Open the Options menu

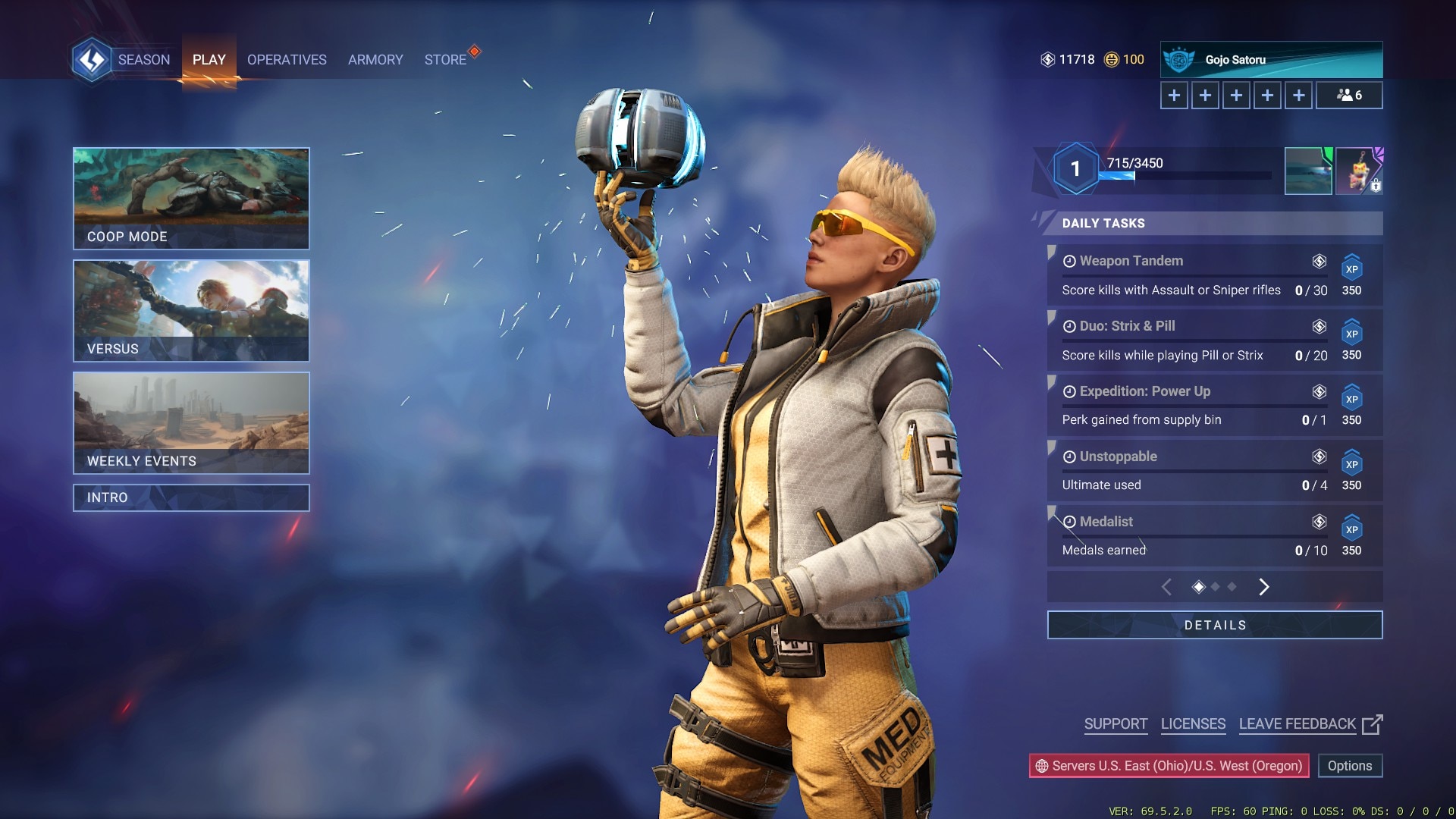click(x=1349, y=766)
